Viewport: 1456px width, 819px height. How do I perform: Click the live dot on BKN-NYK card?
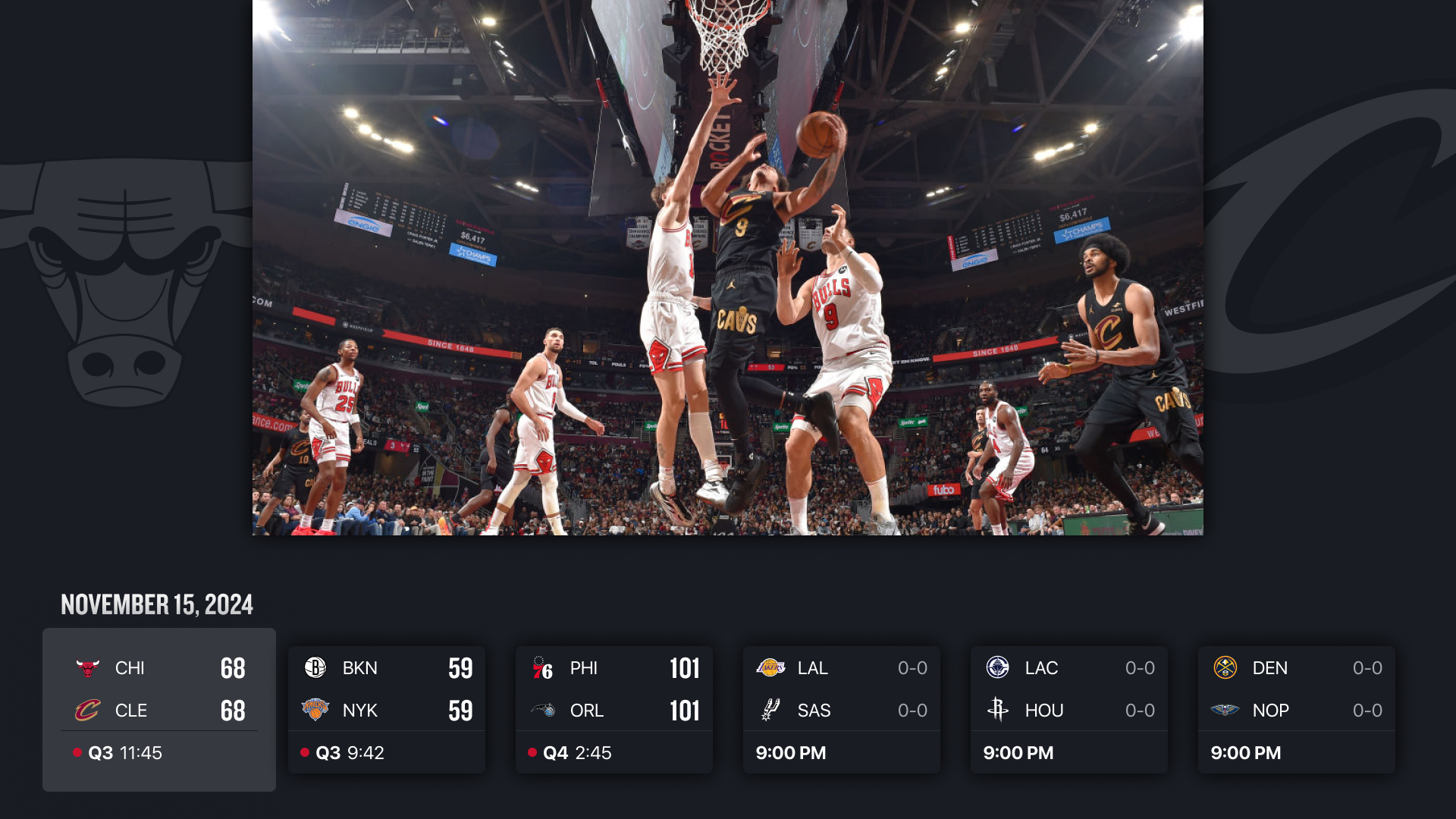303,752
